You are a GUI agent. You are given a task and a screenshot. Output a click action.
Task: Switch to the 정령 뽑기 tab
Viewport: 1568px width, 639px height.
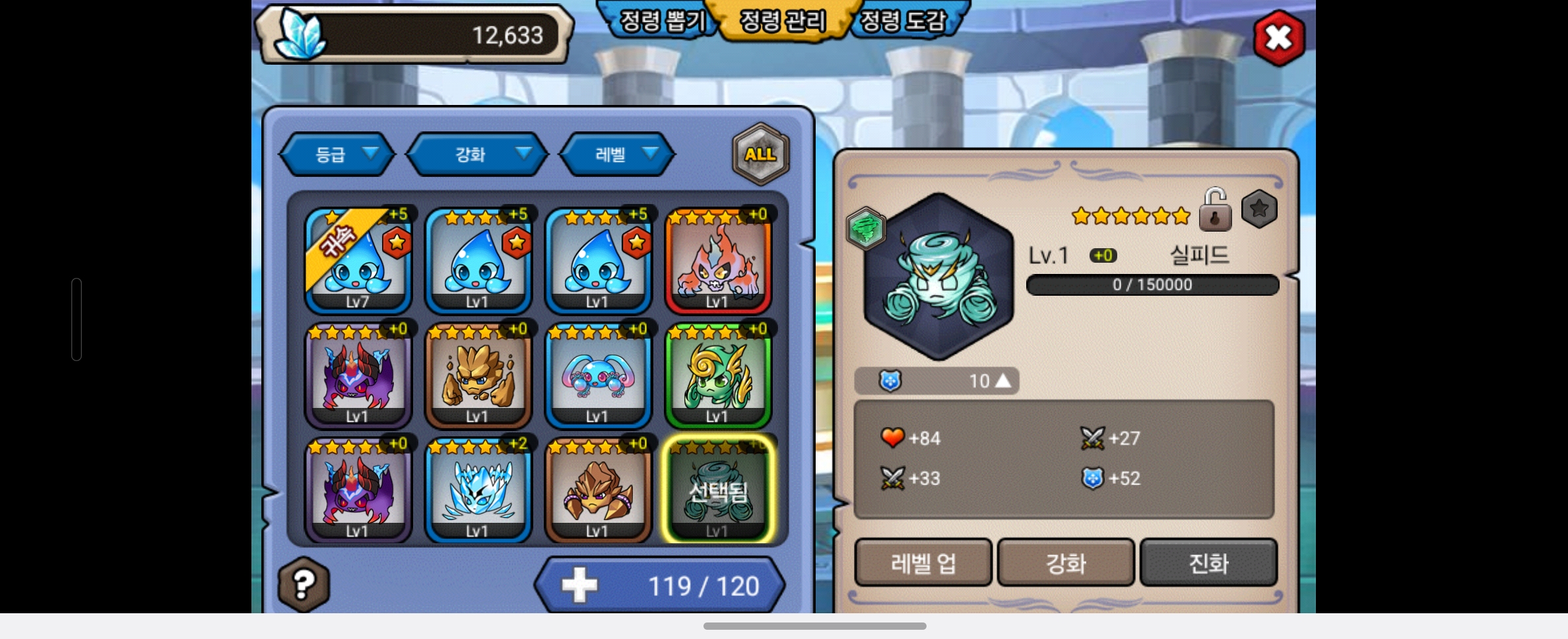click(662, 22)
